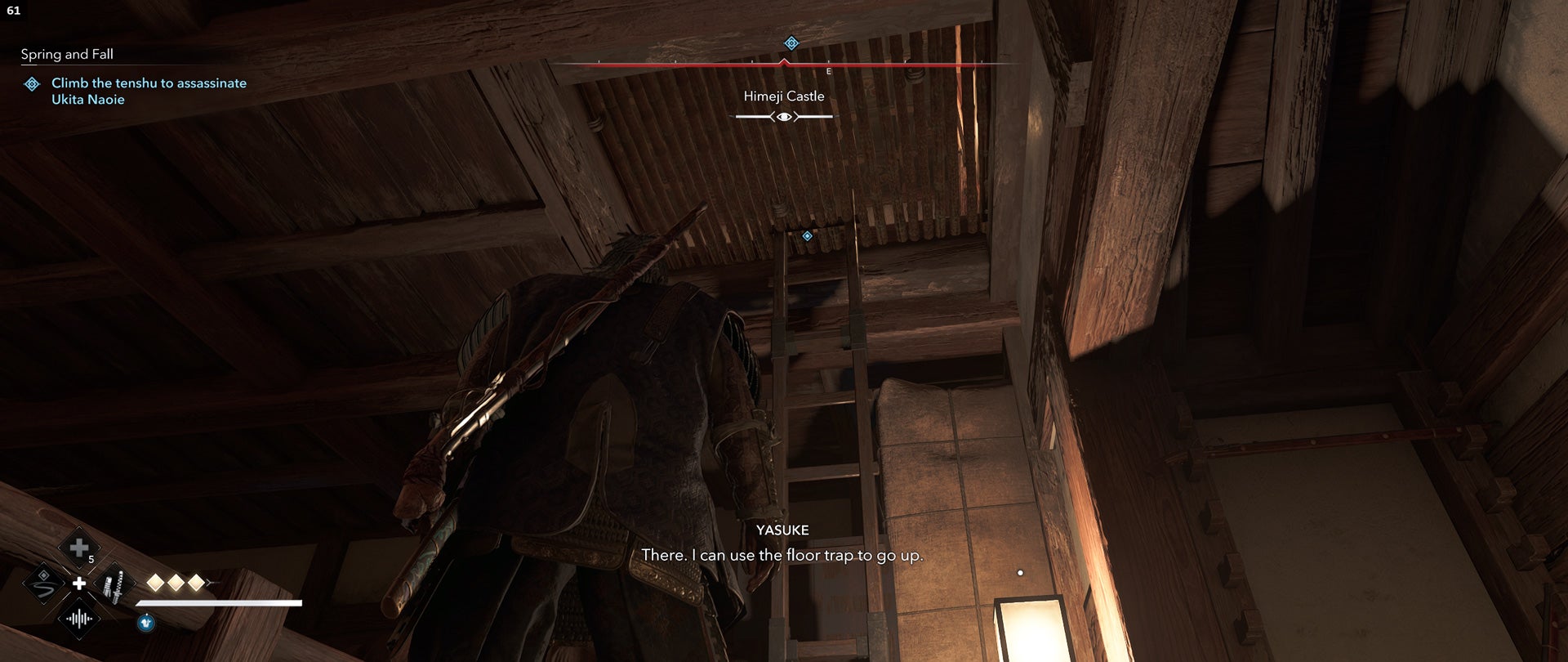Expand the central plus item selector
Viewport: 1568px width, 662px height.
79,584
